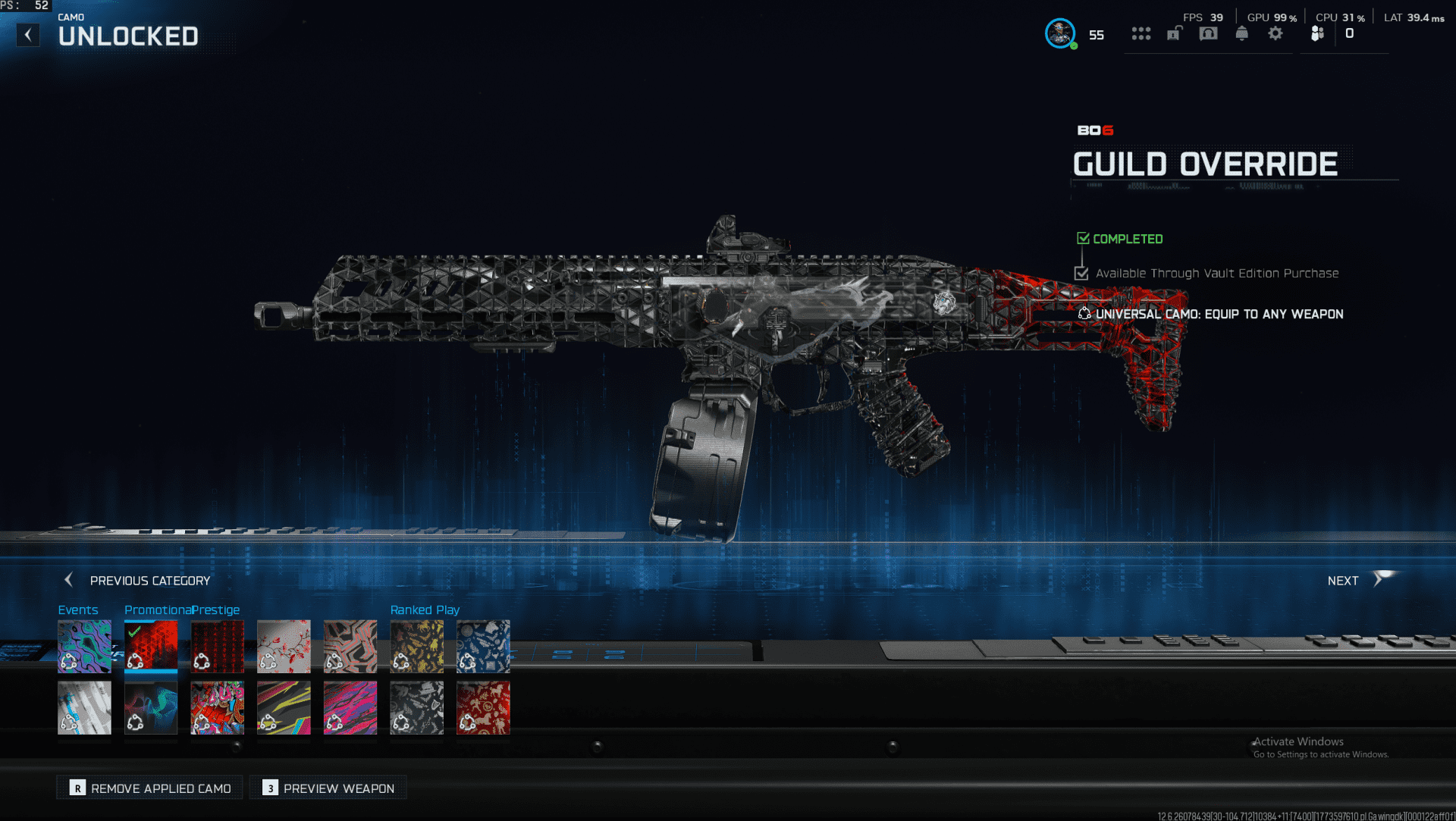Select the pink and purple striped camo
Viewport: 1456px width, 821px height.
pos(350,707)
